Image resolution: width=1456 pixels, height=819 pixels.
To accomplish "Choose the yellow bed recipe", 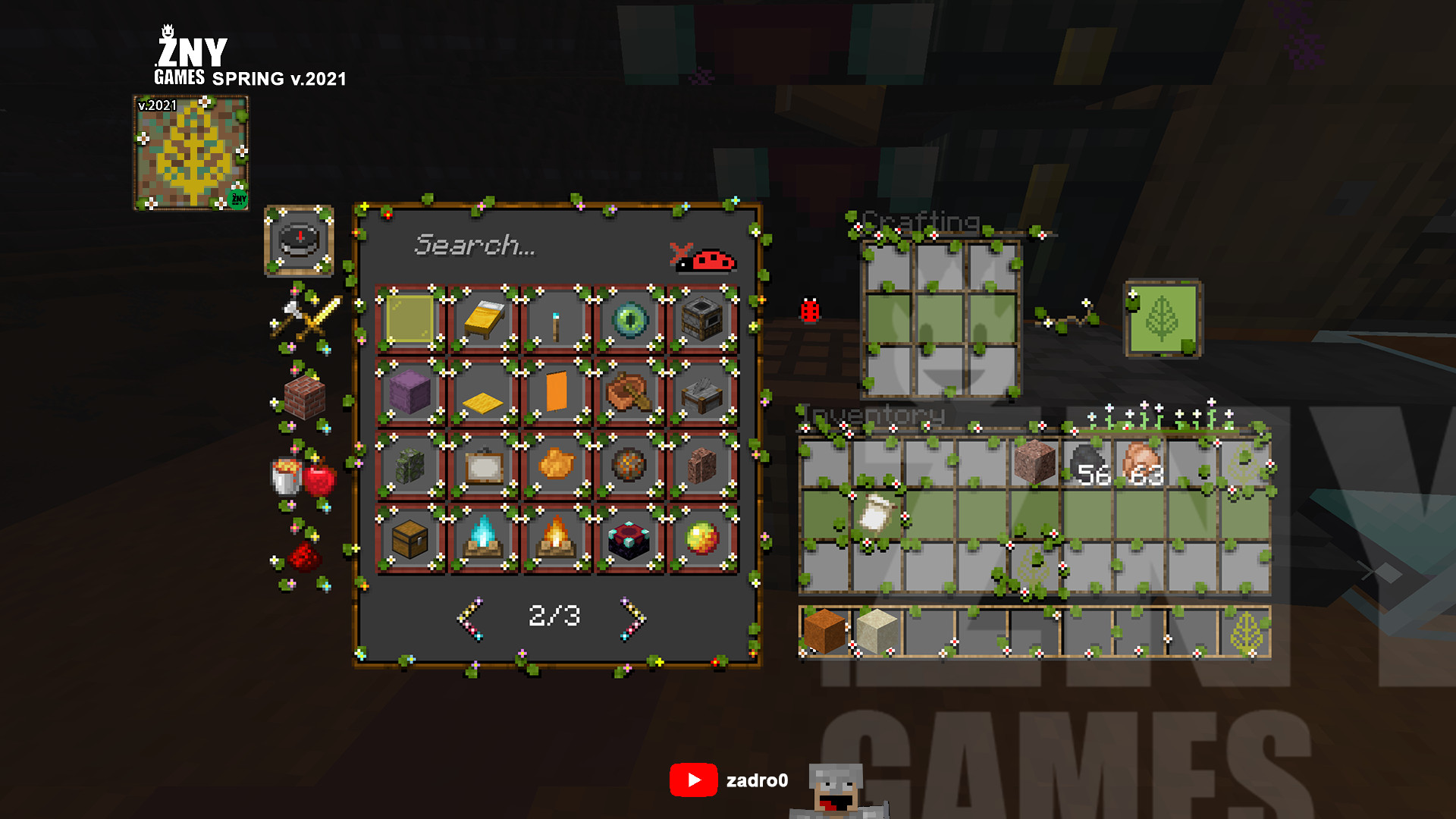I will (483, 319).
